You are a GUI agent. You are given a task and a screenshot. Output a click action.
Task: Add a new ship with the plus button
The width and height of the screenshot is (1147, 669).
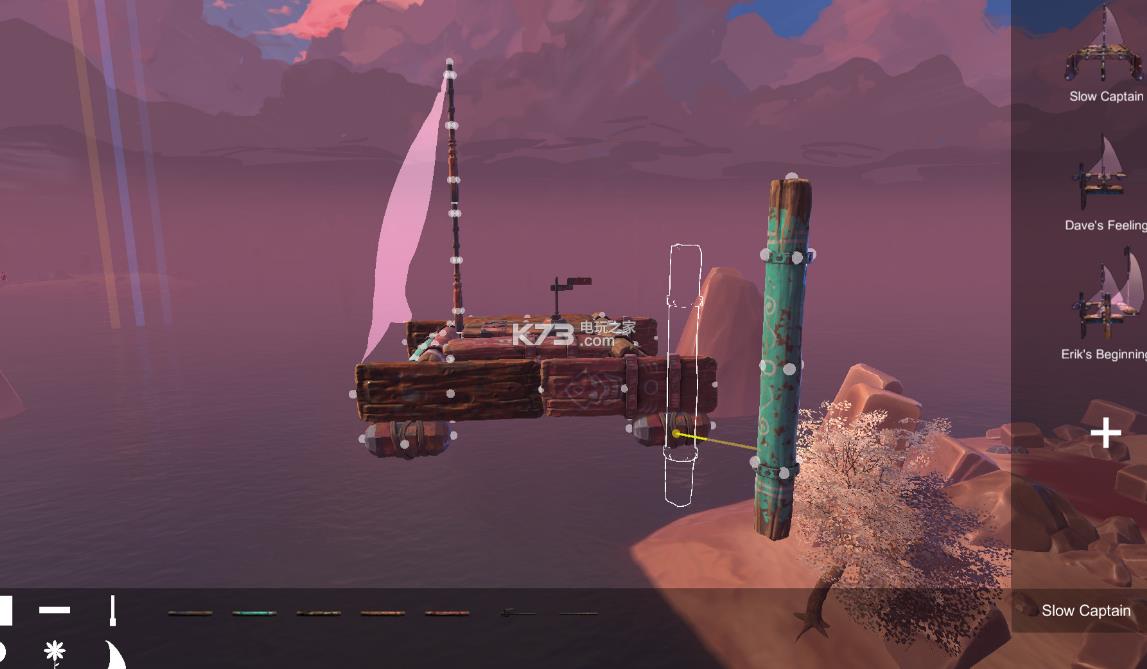1105,433
